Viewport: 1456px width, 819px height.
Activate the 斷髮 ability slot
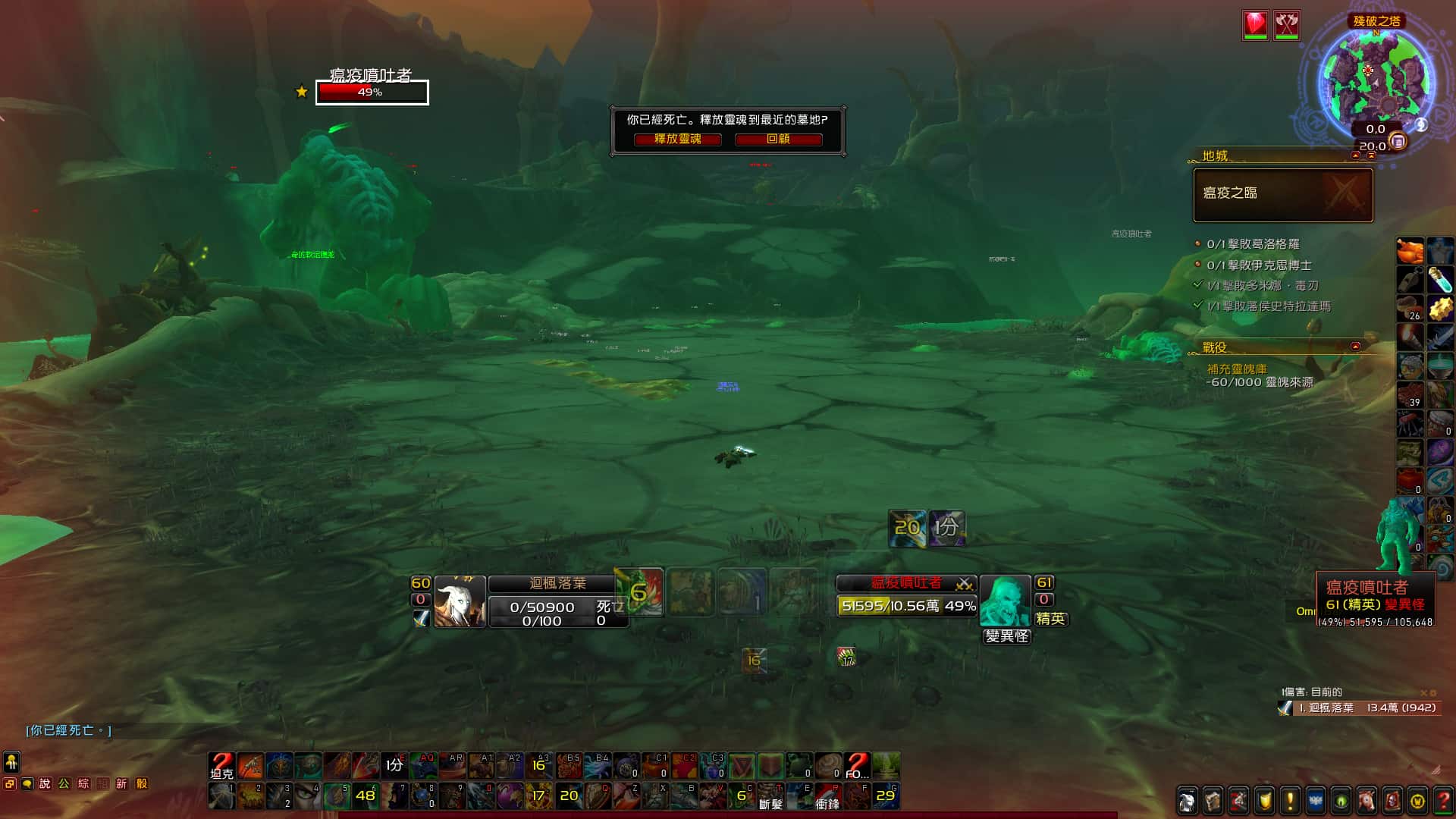[x=770, y=796]
